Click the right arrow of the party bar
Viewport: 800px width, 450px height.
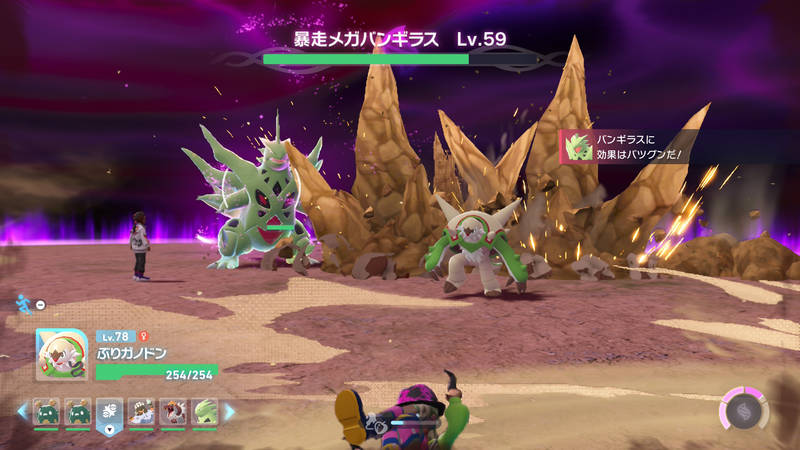pyautogui.click(x=229, y=411)
